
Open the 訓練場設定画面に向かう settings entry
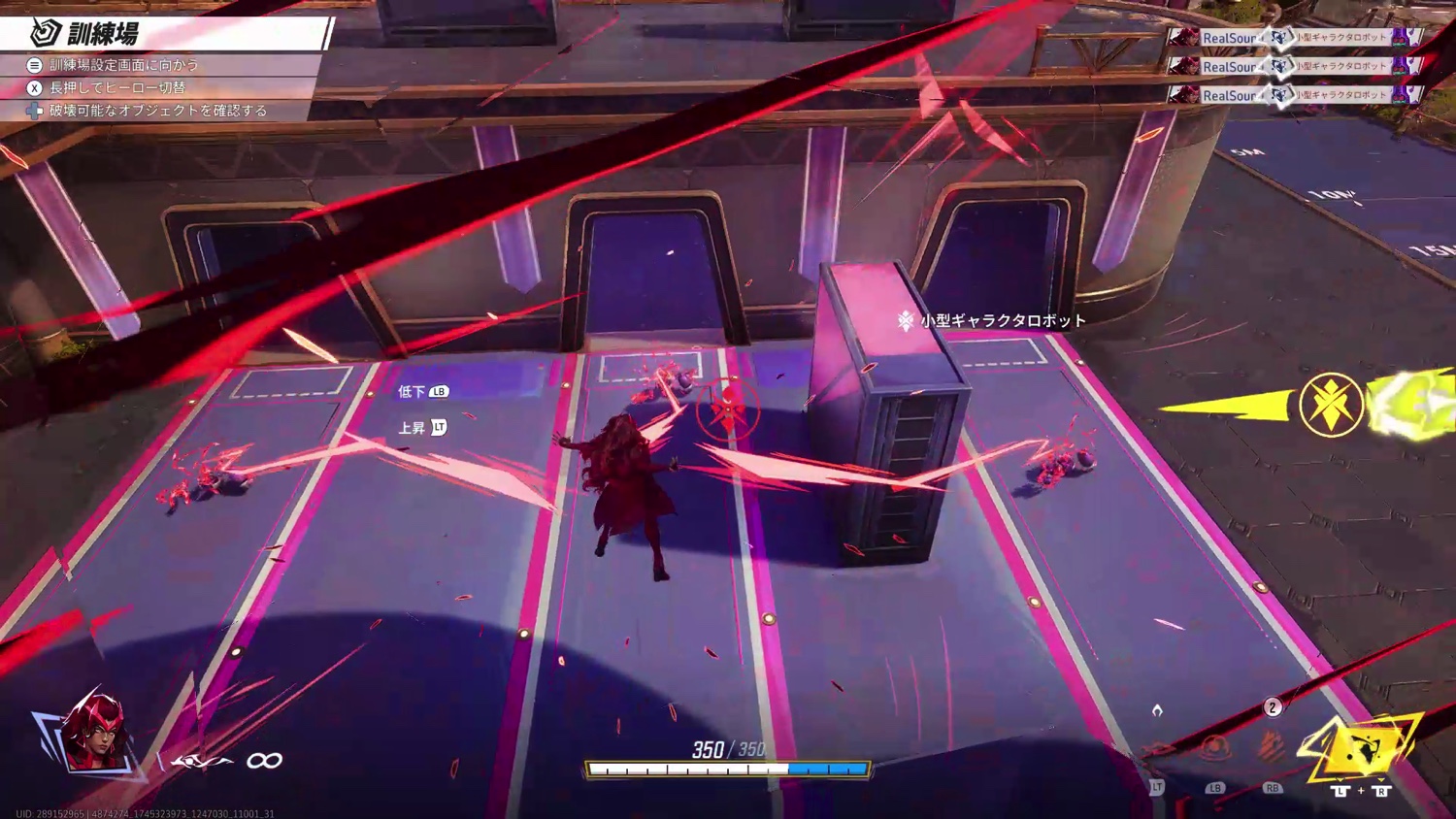[x=123, y=65]
